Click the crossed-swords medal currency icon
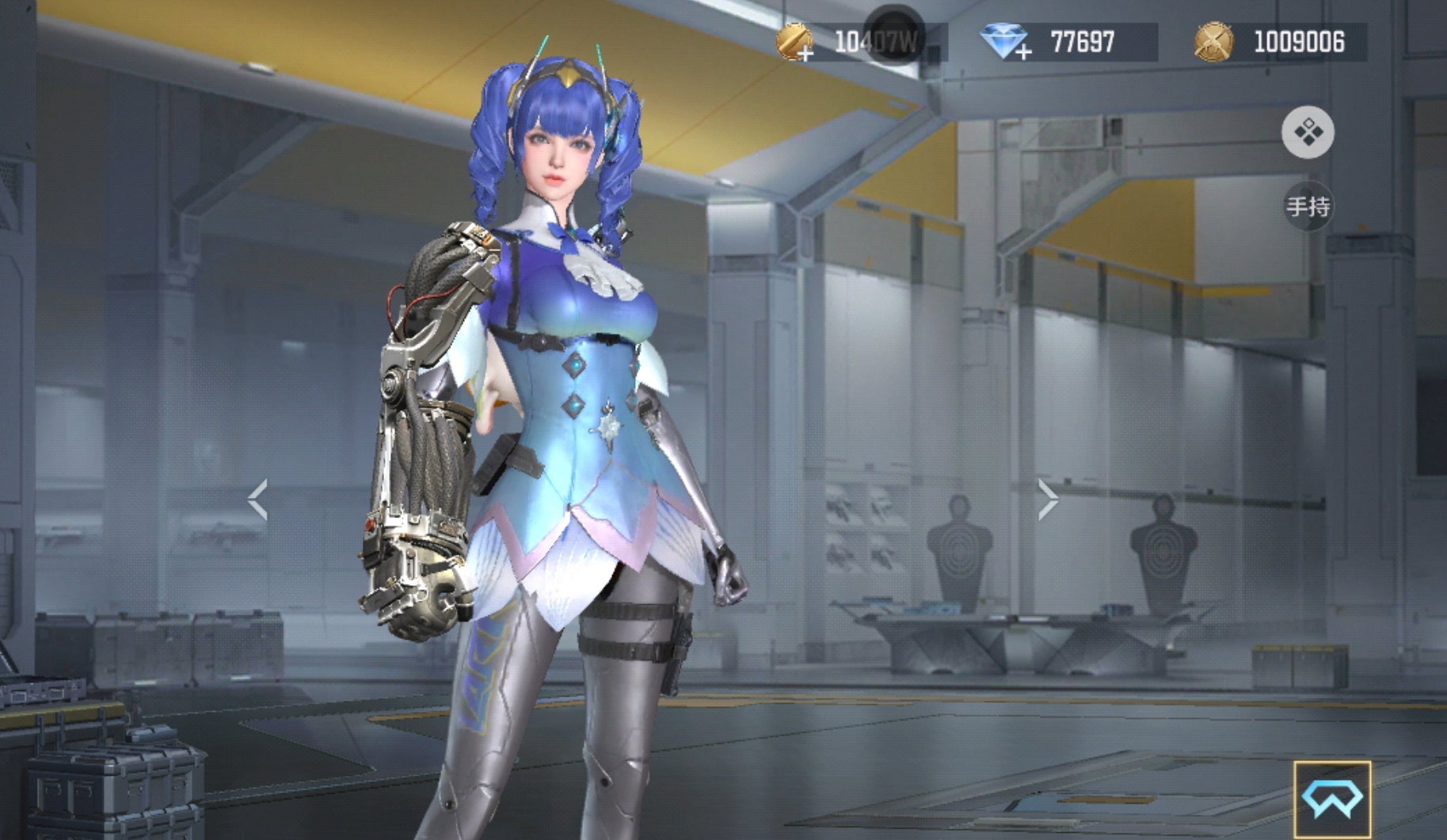 click(1213, 42)
